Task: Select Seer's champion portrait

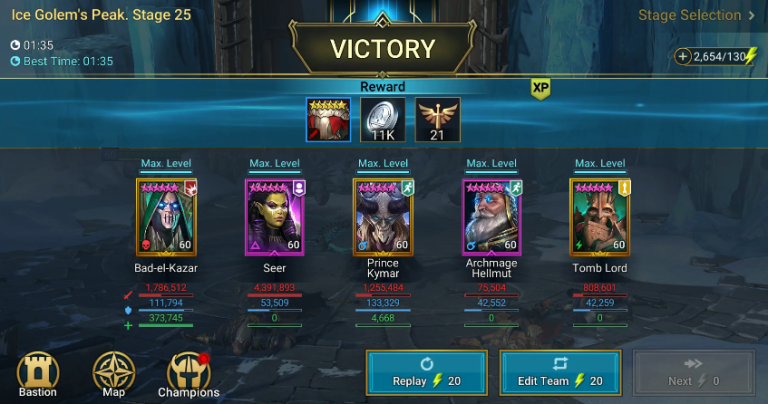Action: tap(274, 217)
